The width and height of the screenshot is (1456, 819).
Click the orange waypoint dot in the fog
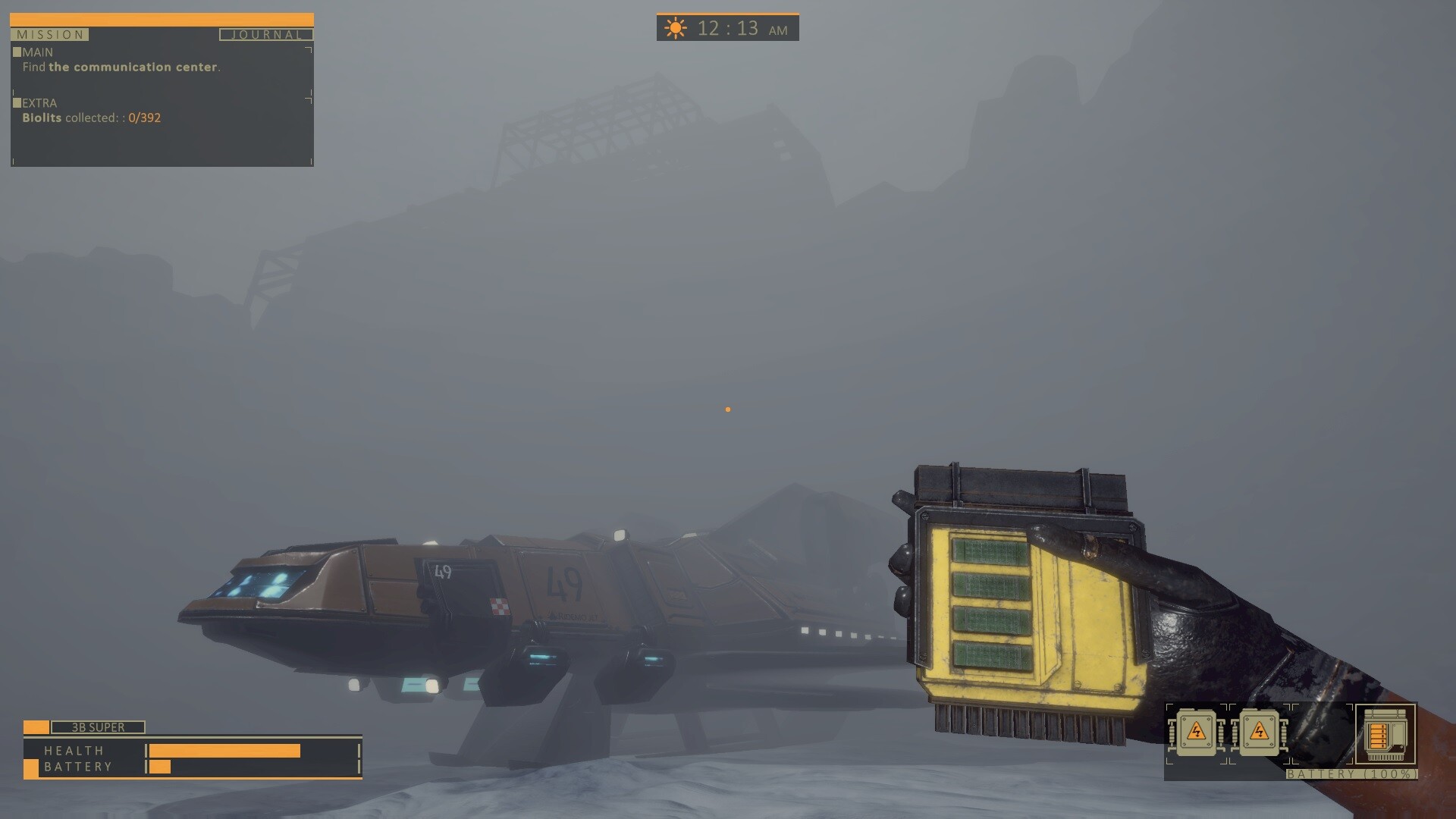729,409
